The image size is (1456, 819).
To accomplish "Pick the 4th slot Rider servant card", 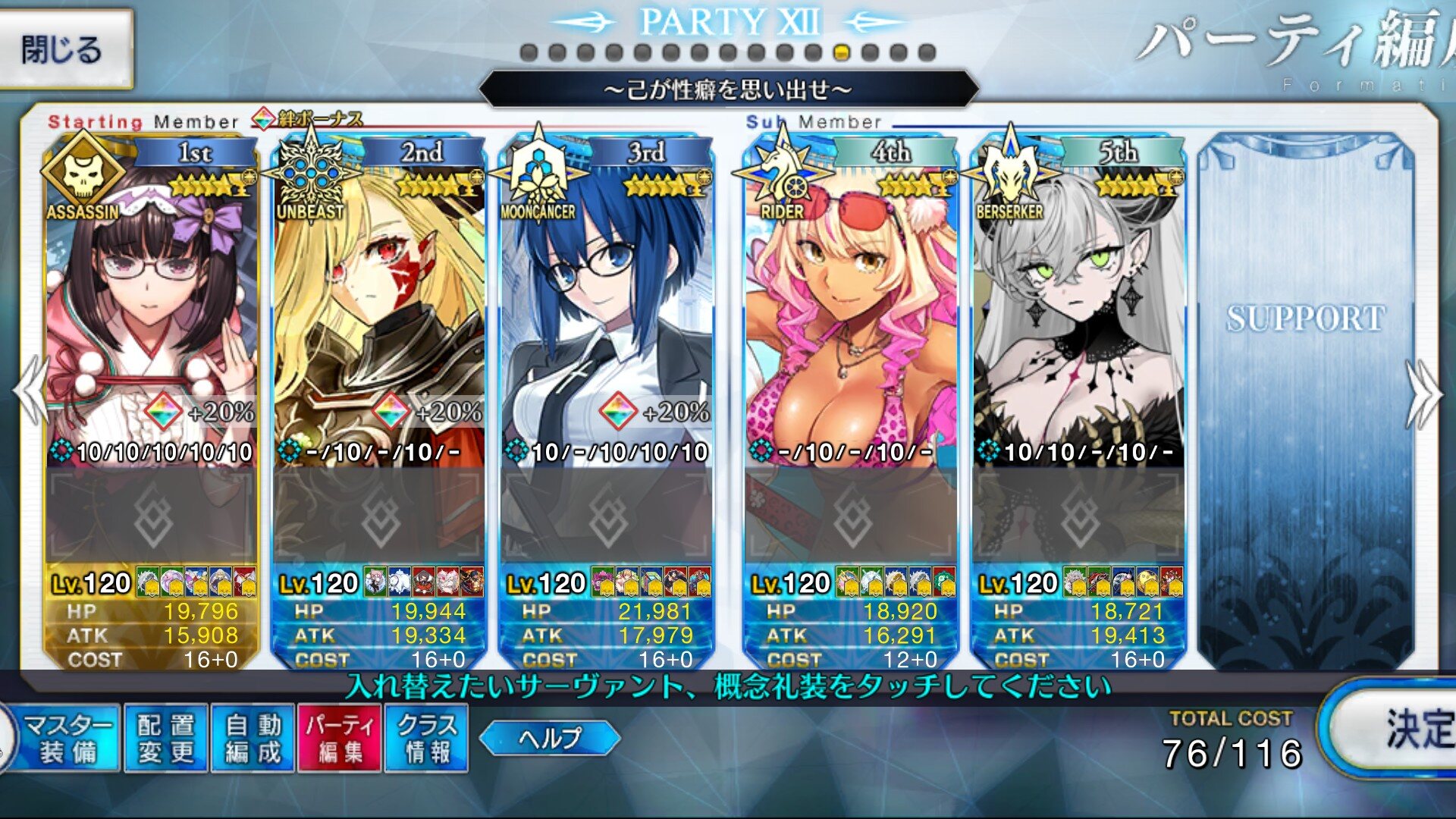I will pos(851,303).
